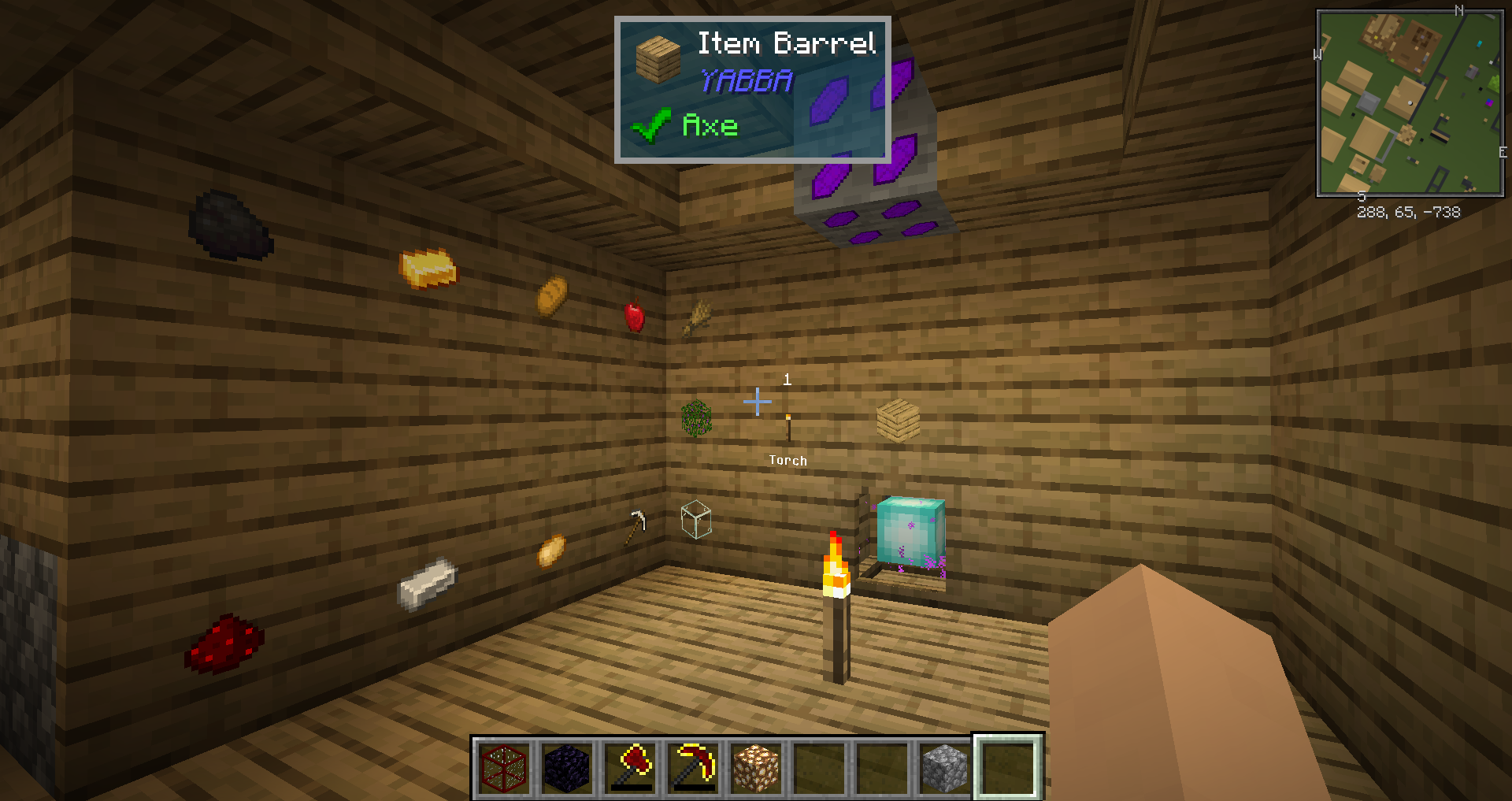Choose the red axe in the hotbar
The image size is (1512, 801).
(x=631, y=767)
